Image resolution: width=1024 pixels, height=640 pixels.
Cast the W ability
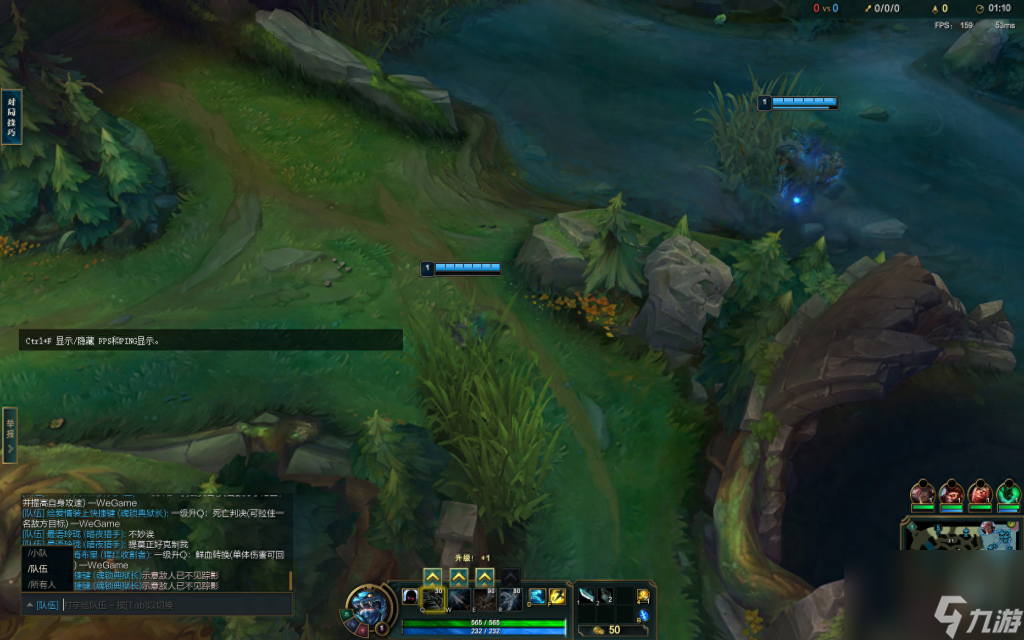pyautogui.click(x=459, y=598)
